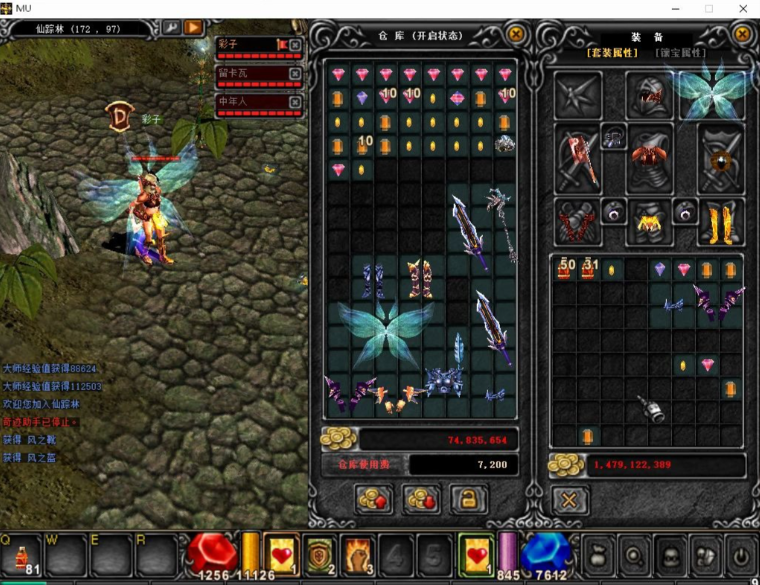The image size is (760, 585).
Task: Toggle the warehouse padlock button
Action: [468, 499]
